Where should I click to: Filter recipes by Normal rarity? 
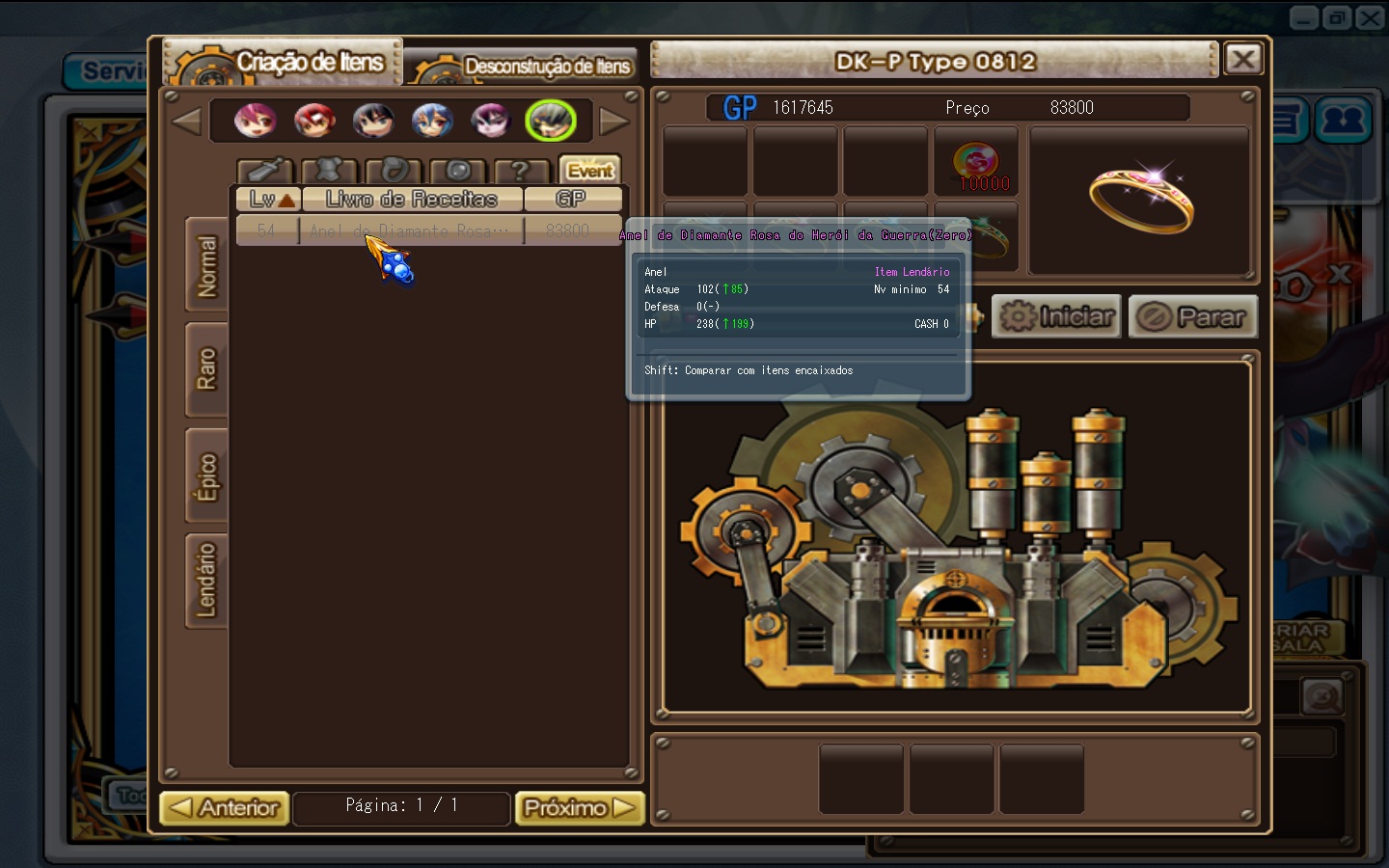[x=206, y=265]
